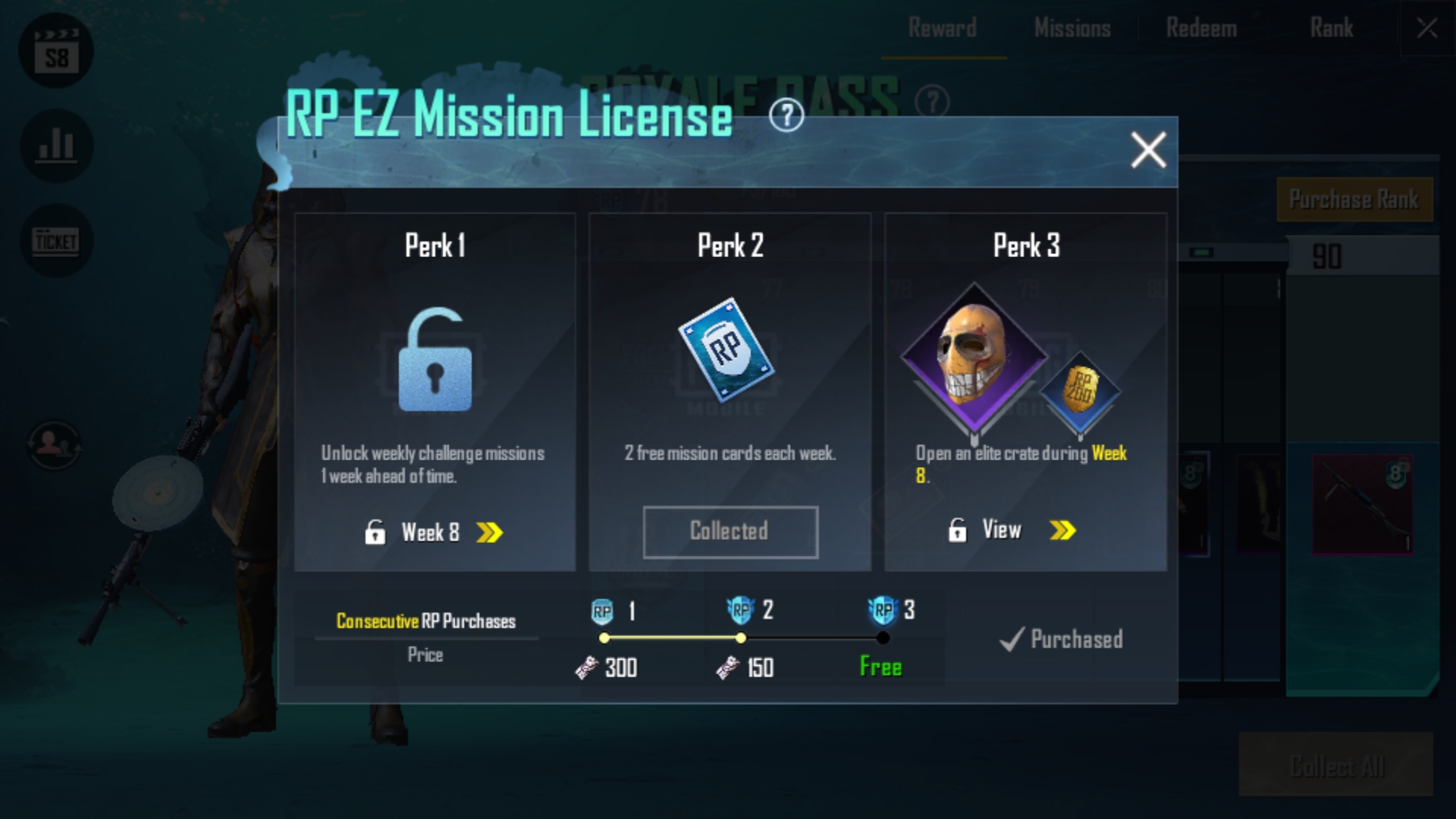The height and width of the screenshot is (819, 1456).
Task: Click the Purchase Rank button
Action: pyautogui.click(x=1354, y=199)
